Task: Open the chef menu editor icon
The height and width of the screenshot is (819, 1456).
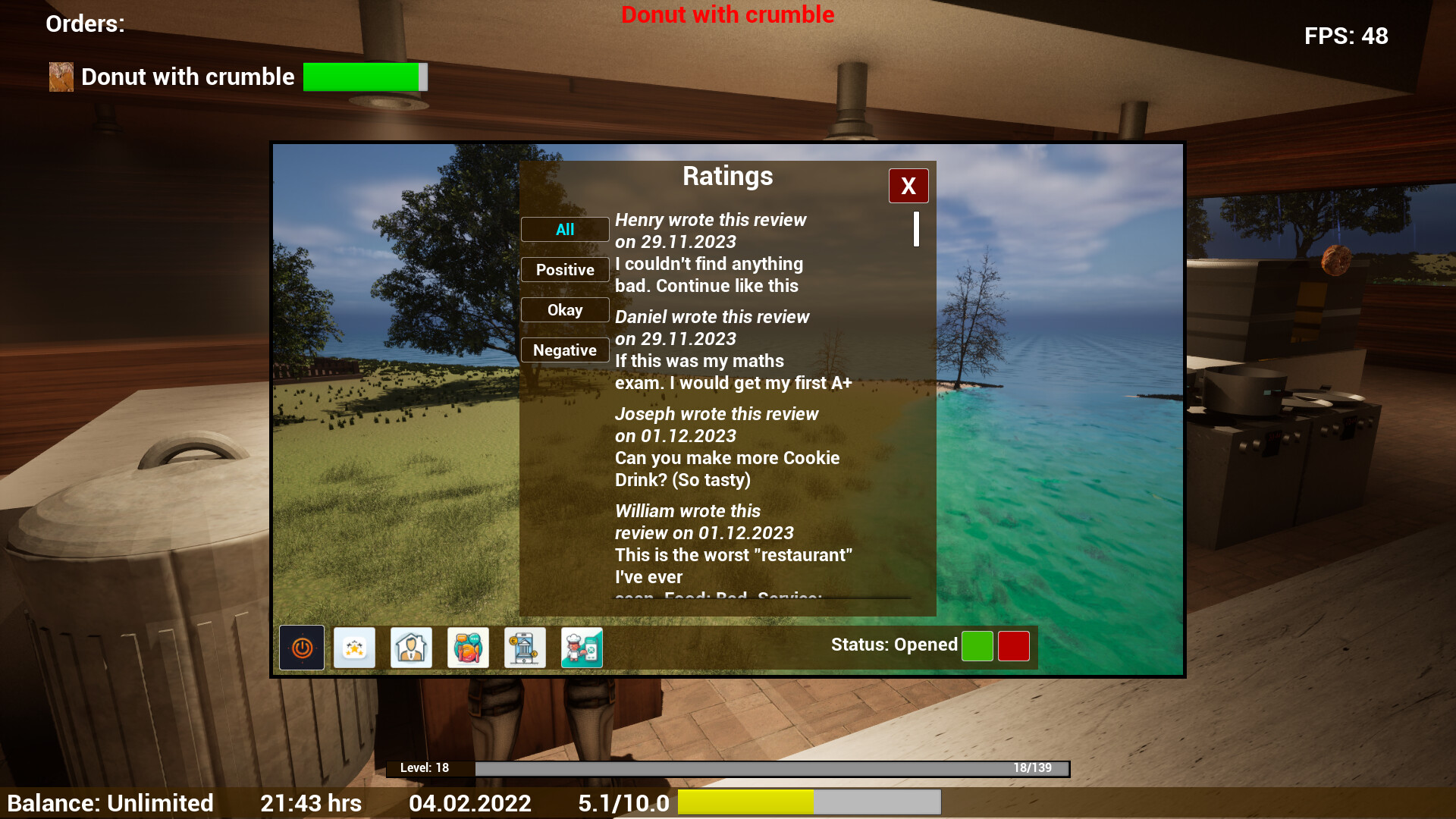Action: pos(582,647)
